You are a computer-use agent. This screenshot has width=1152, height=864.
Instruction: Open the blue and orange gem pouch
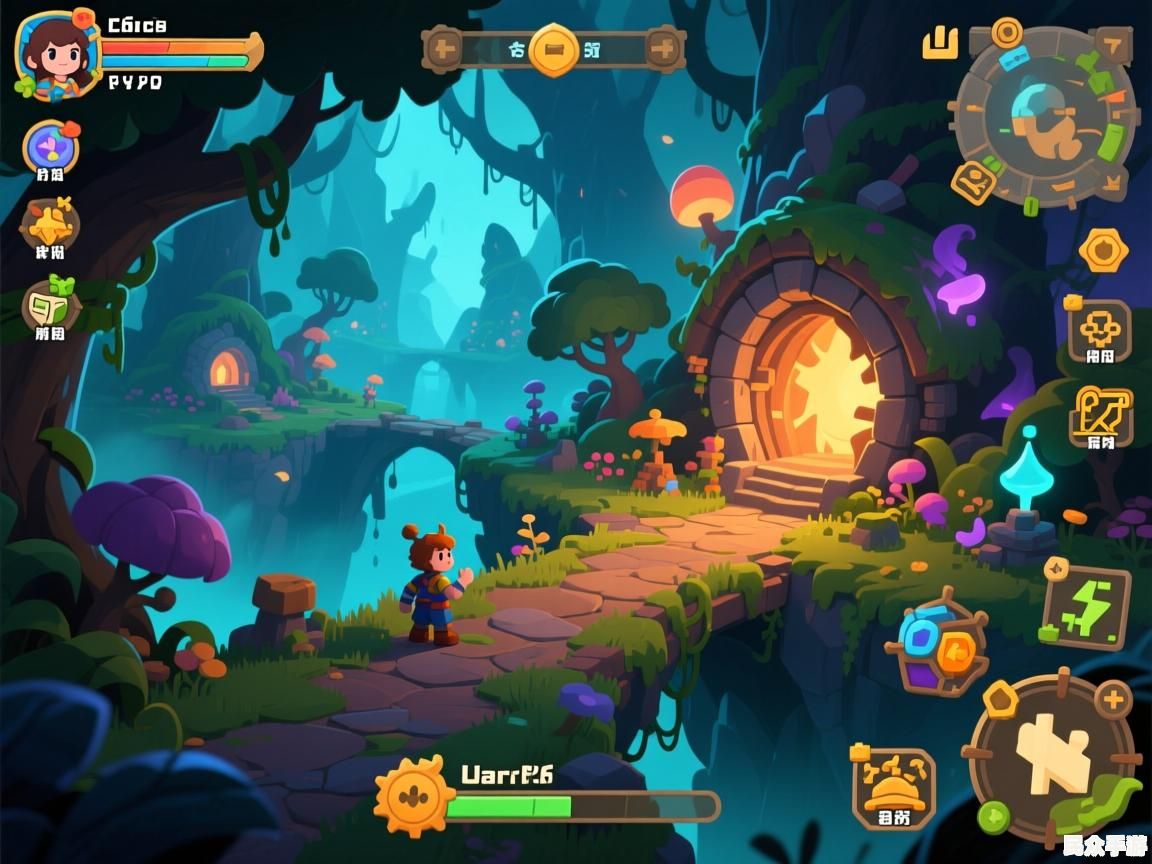coord(936,648)
